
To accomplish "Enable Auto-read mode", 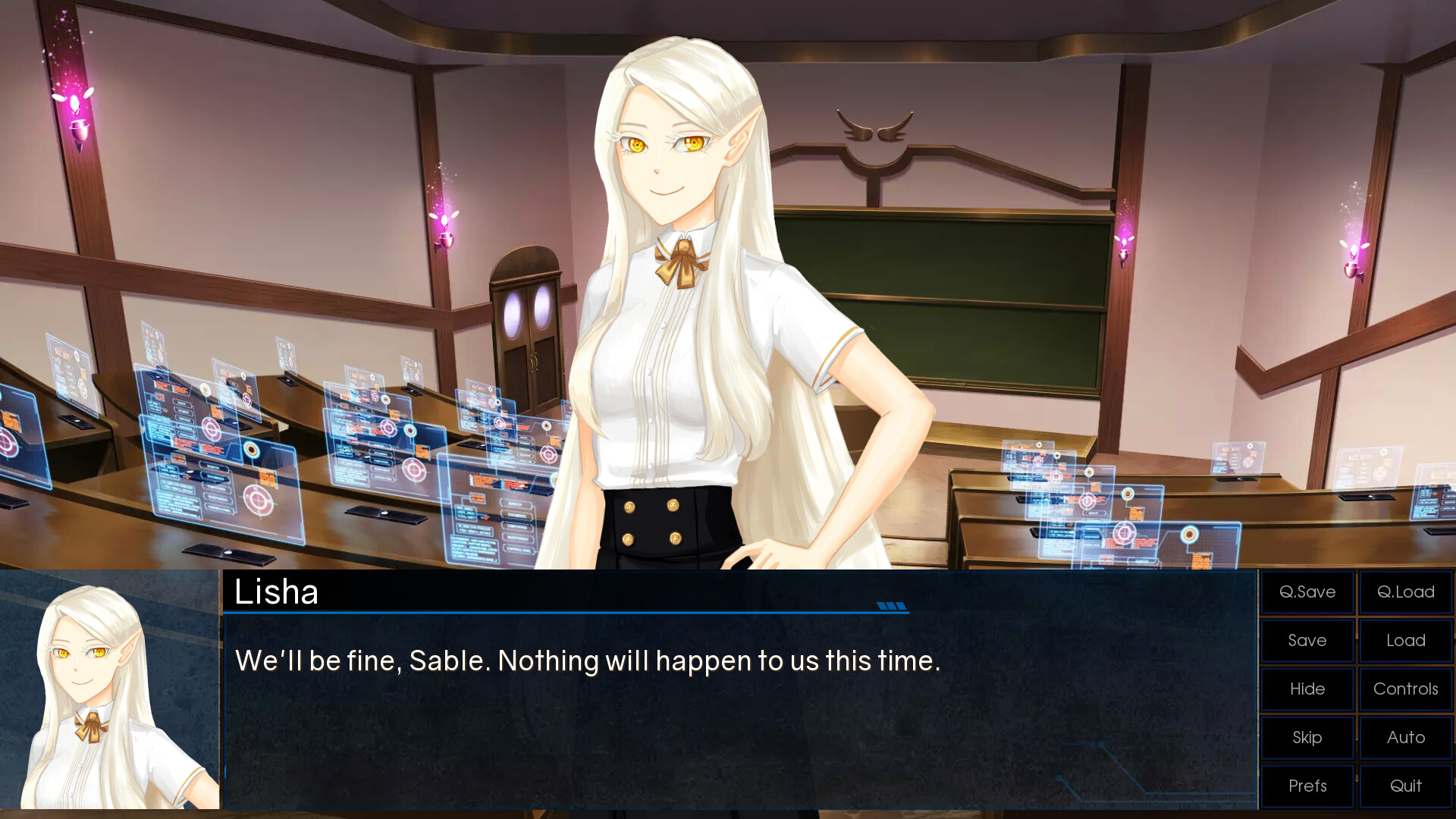I will [1405, 737].
